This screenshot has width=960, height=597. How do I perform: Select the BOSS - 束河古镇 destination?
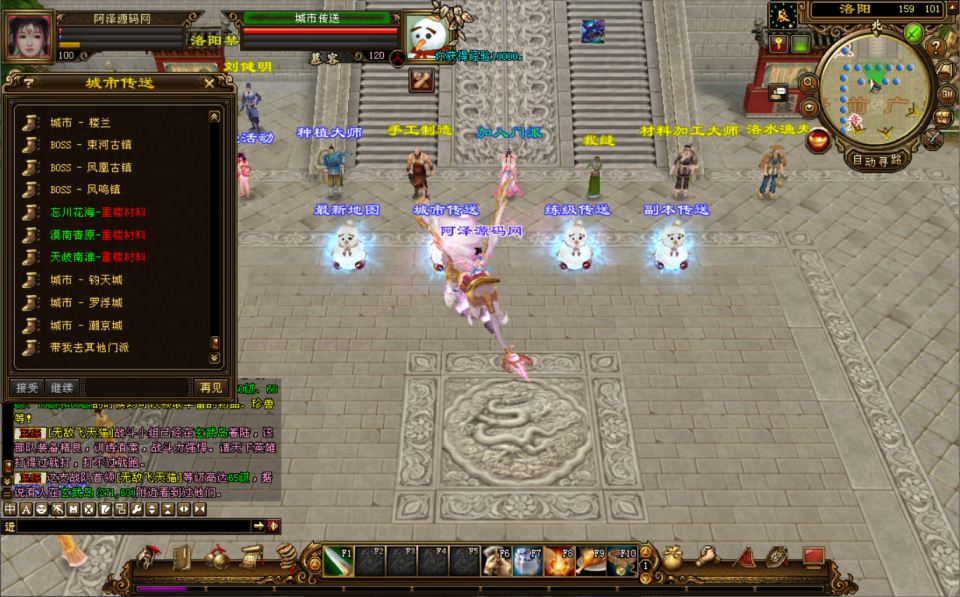pos(90,144)
